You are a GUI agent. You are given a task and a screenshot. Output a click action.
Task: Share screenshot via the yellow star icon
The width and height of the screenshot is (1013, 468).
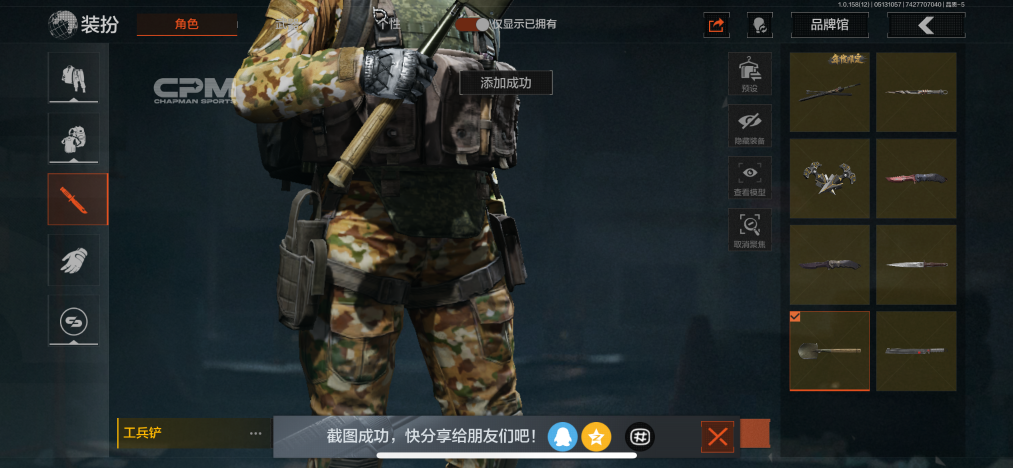pyautogui.click(x=596, y=436)
